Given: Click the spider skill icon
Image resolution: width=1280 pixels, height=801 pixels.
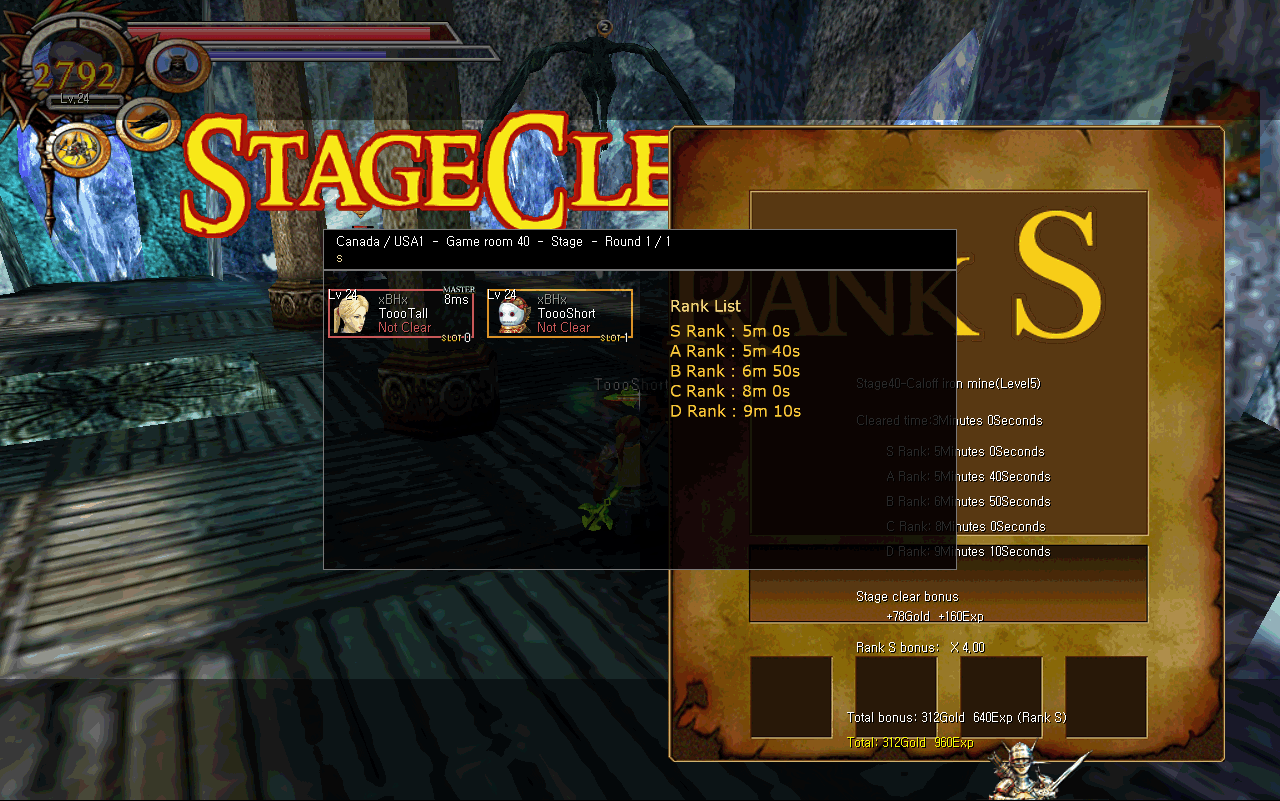Looking at the screenshot, I should 76,149.
